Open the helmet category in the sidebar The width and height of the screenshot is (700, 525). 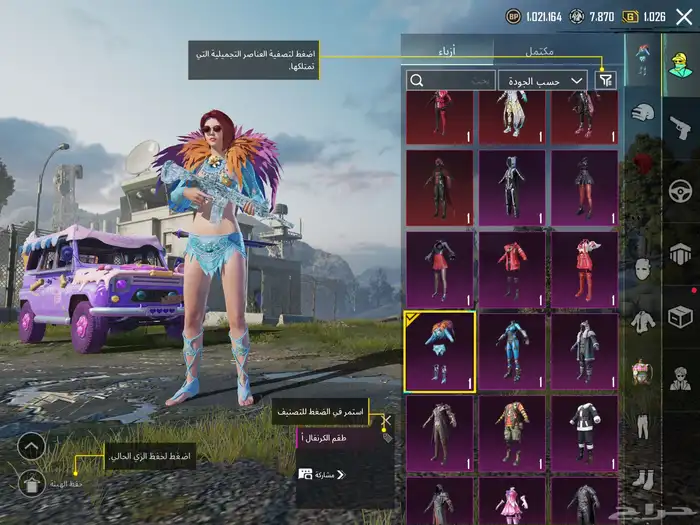[643, 113]
